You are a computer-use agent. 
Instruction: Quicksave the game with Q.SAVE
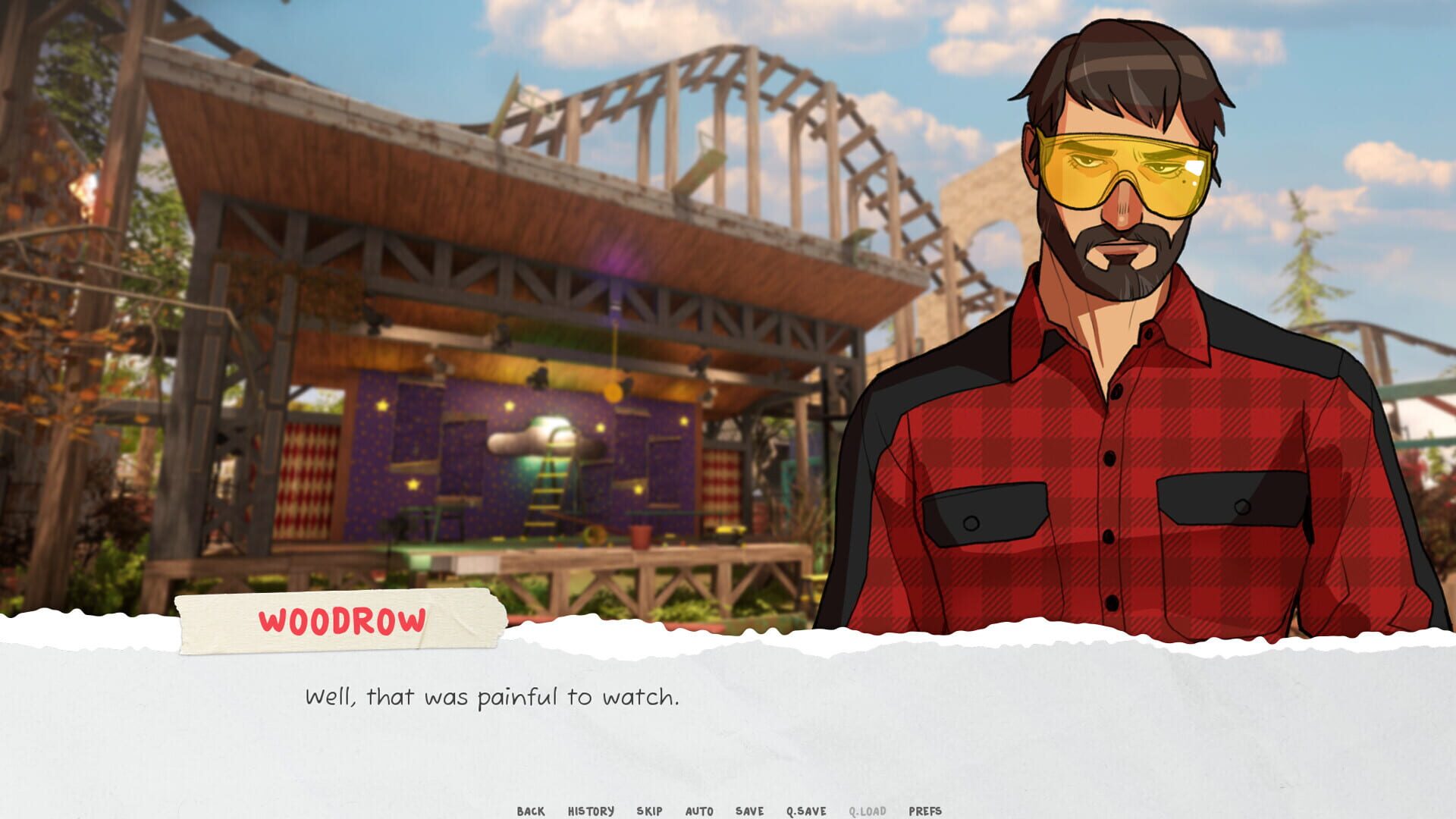coord(805,811)
